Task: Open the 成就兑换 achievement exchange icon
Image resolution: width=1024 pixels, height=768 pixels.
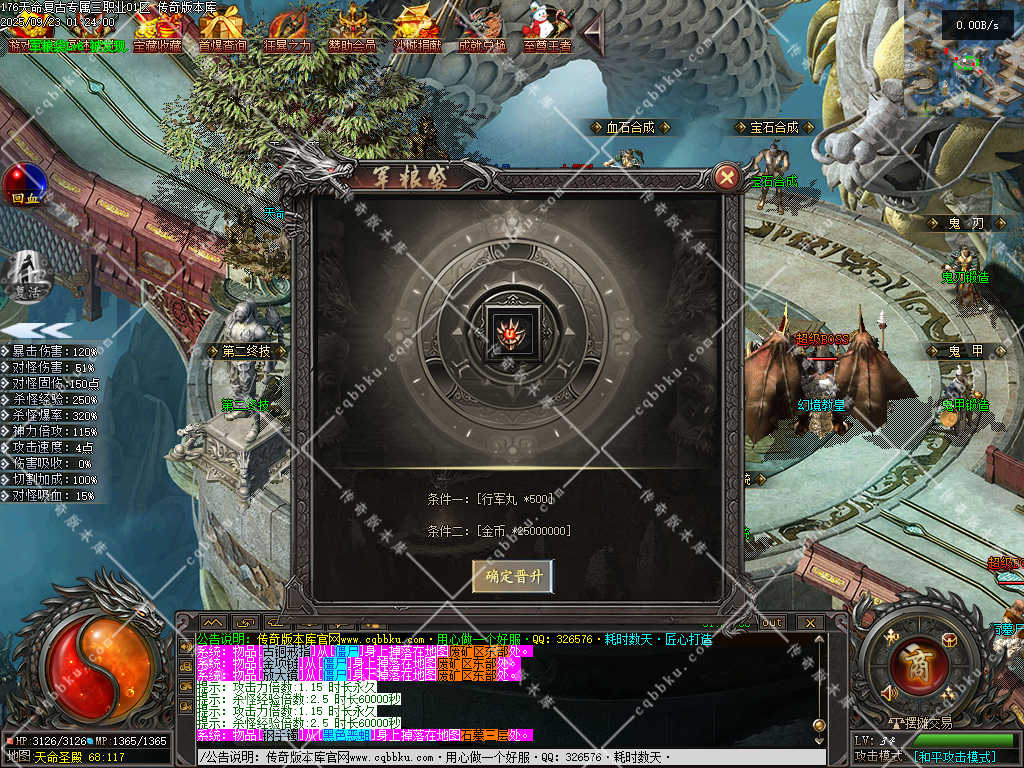Action: click(482, 28)
